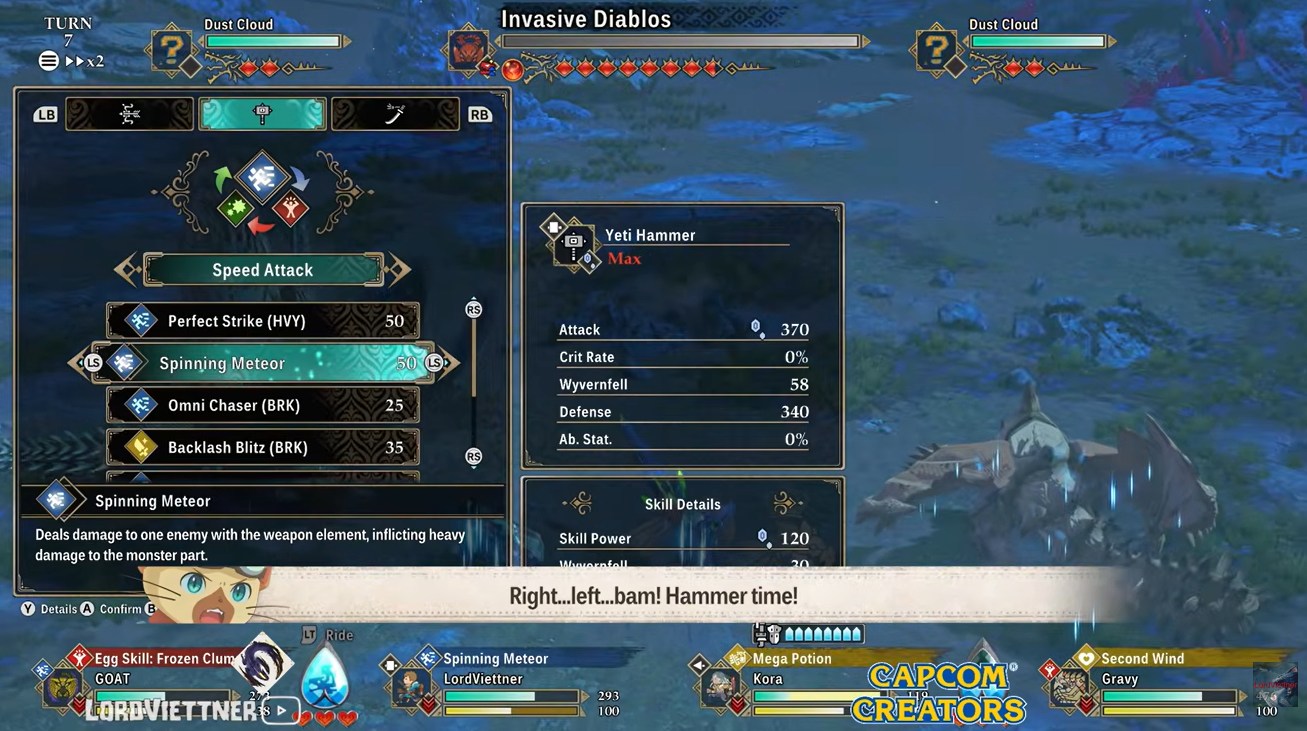Image resolution: width=1307 pixels, height=731 pixels.
Task: Switch to the hammer weapon tab
Action: (262, 114)
